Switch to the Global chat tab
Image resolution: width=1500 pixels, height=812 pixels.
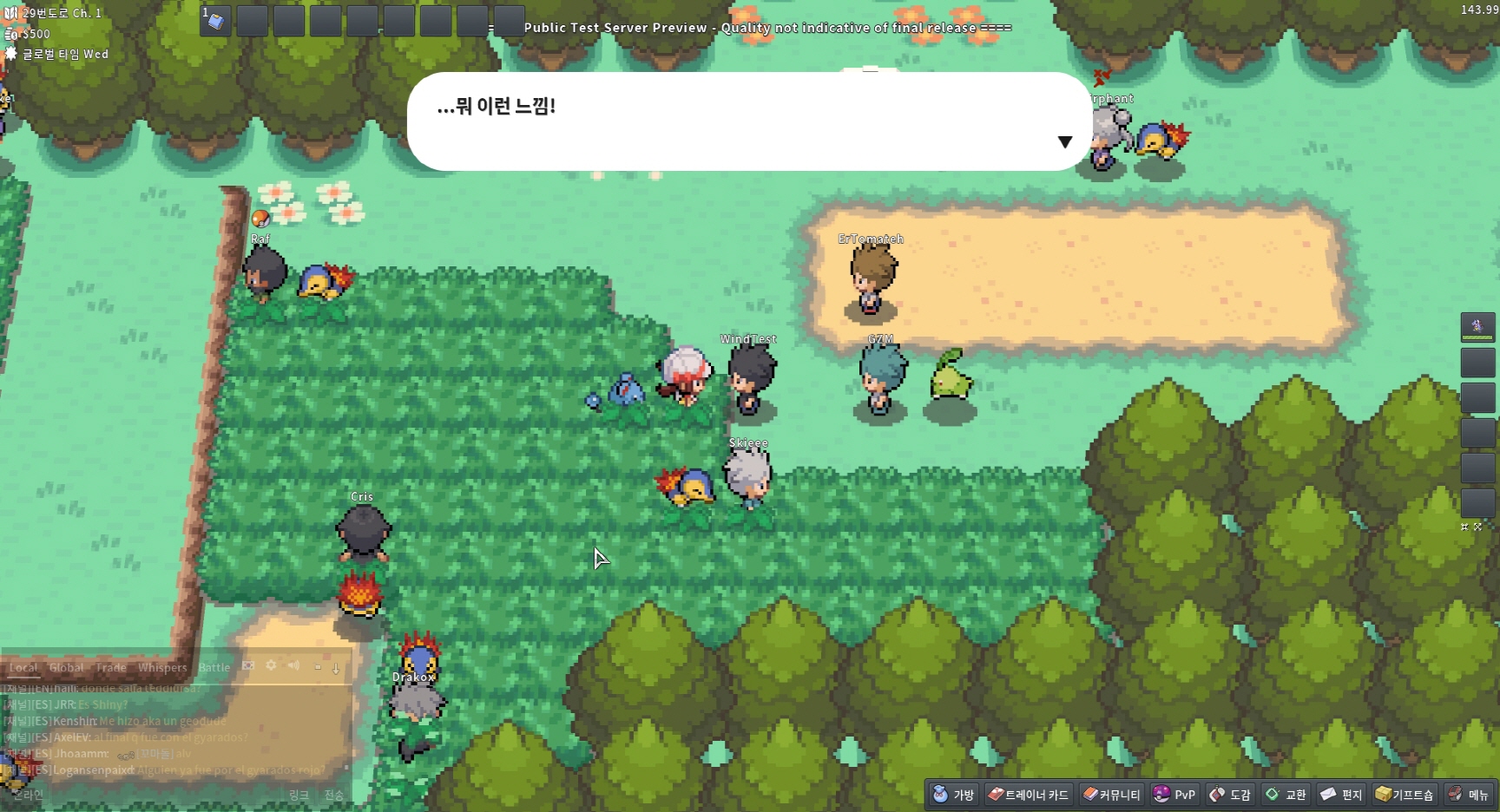(66, 667)
